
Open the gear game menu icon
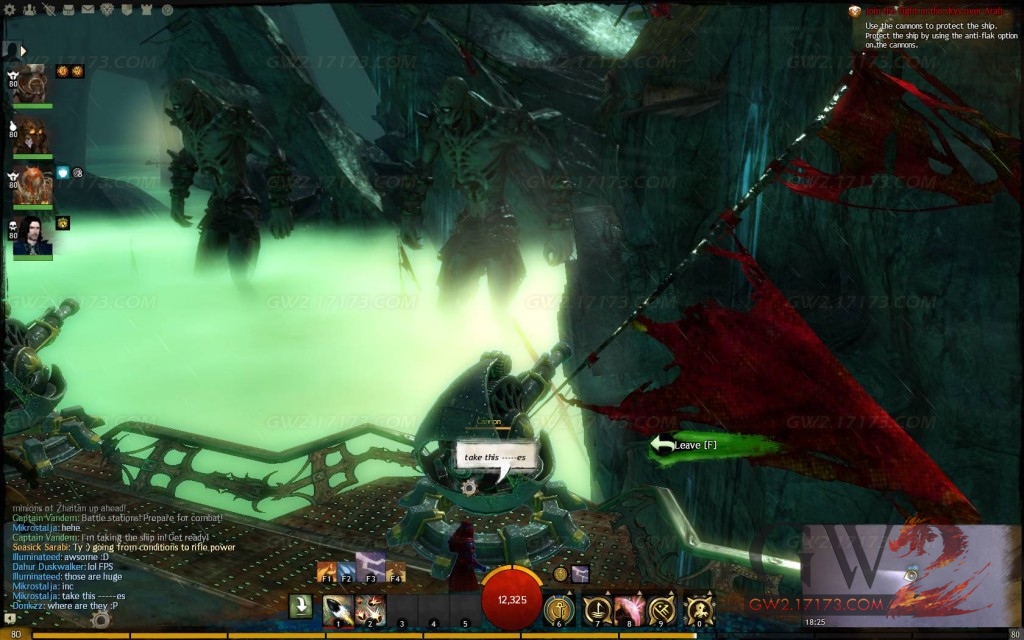click(8, 9)
